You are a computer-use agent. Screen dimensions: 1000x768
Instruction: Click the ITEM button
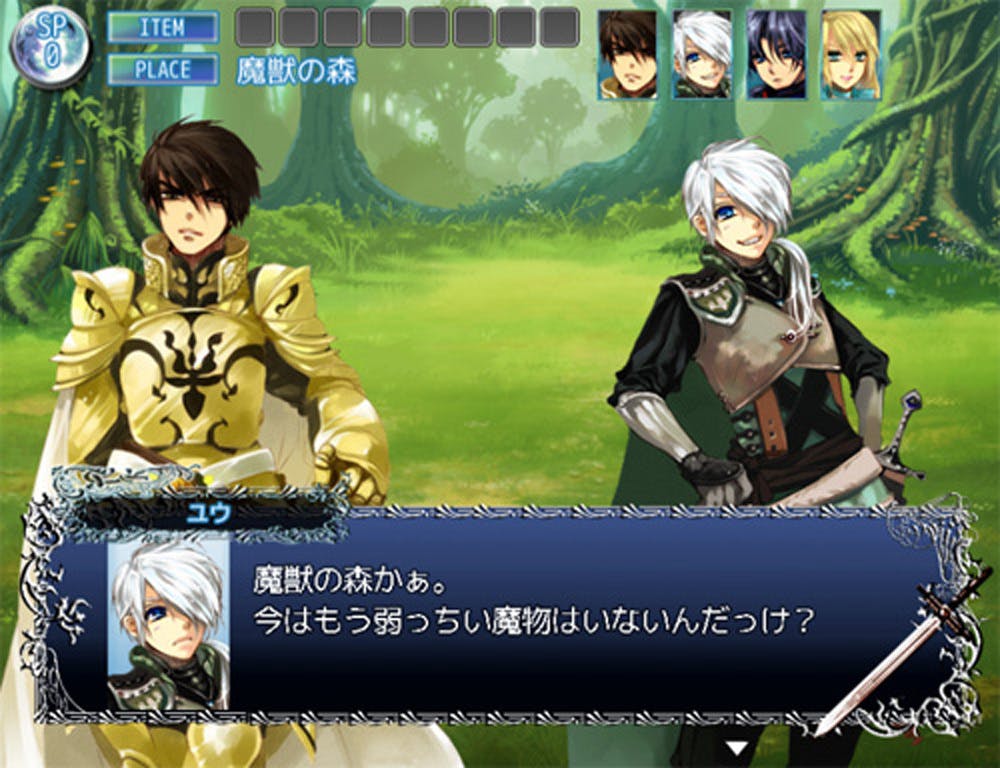tap(163, 27)
